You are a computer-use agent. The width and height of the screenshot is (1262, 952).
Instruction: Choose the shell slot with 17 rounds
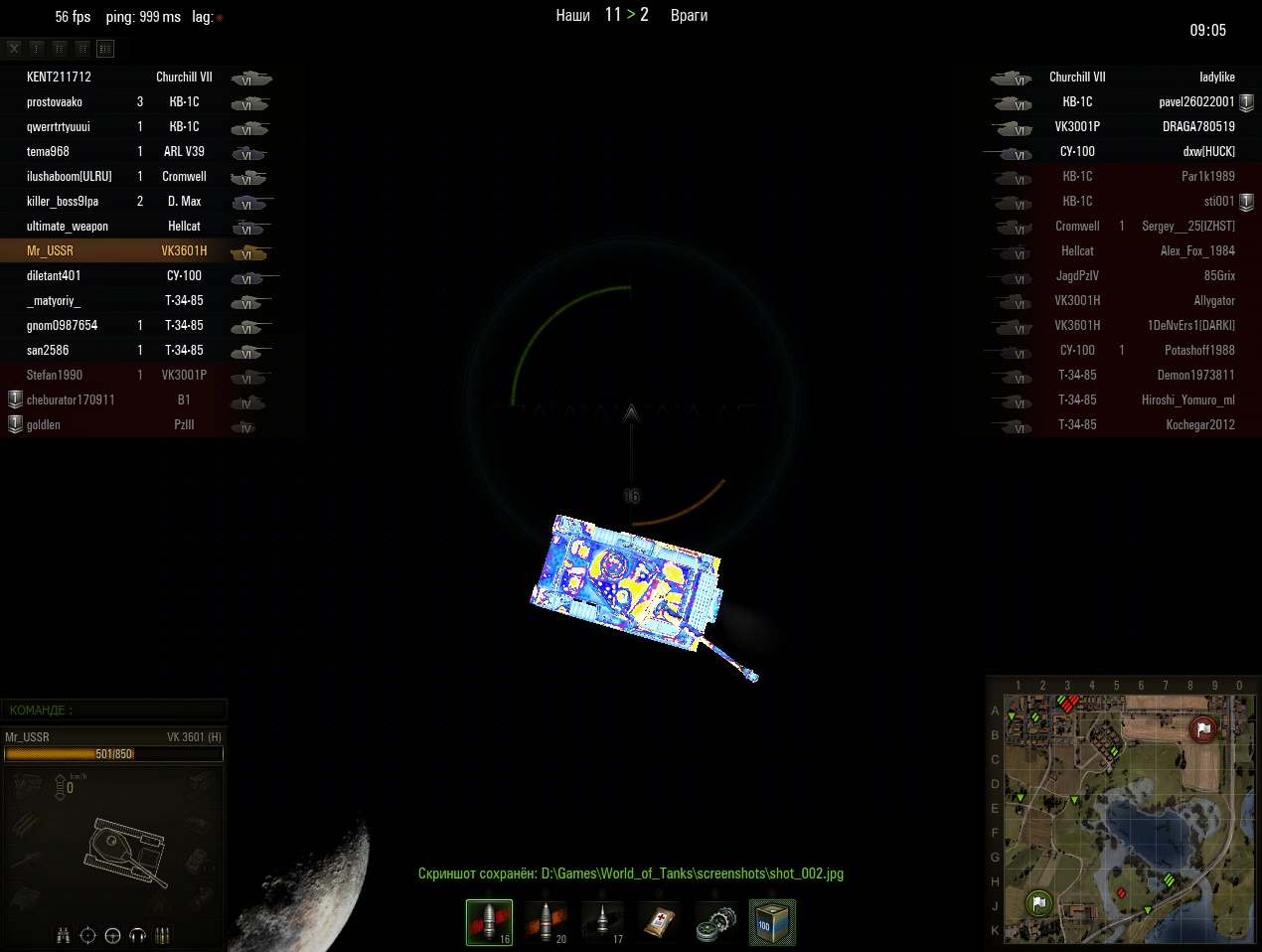(602, 922)
